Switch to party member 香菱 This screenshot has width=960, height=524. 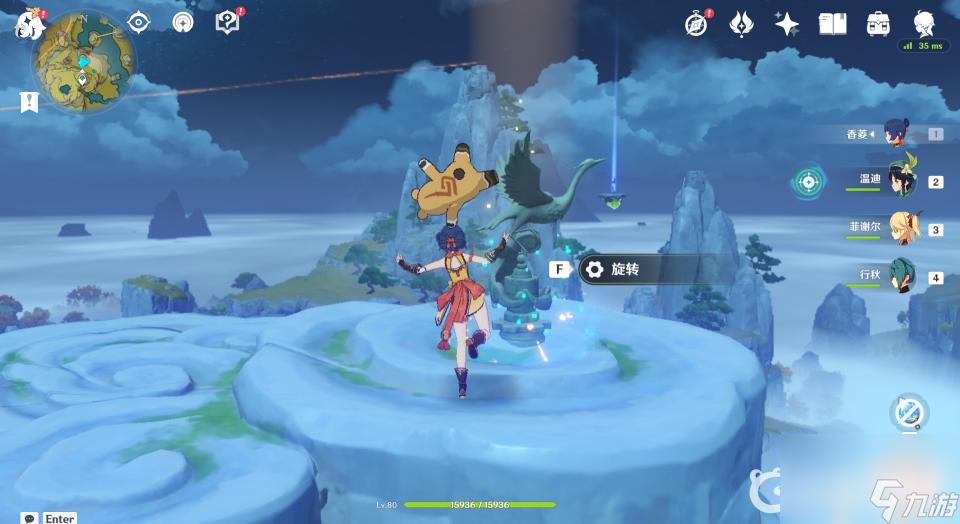click(902, 134)
